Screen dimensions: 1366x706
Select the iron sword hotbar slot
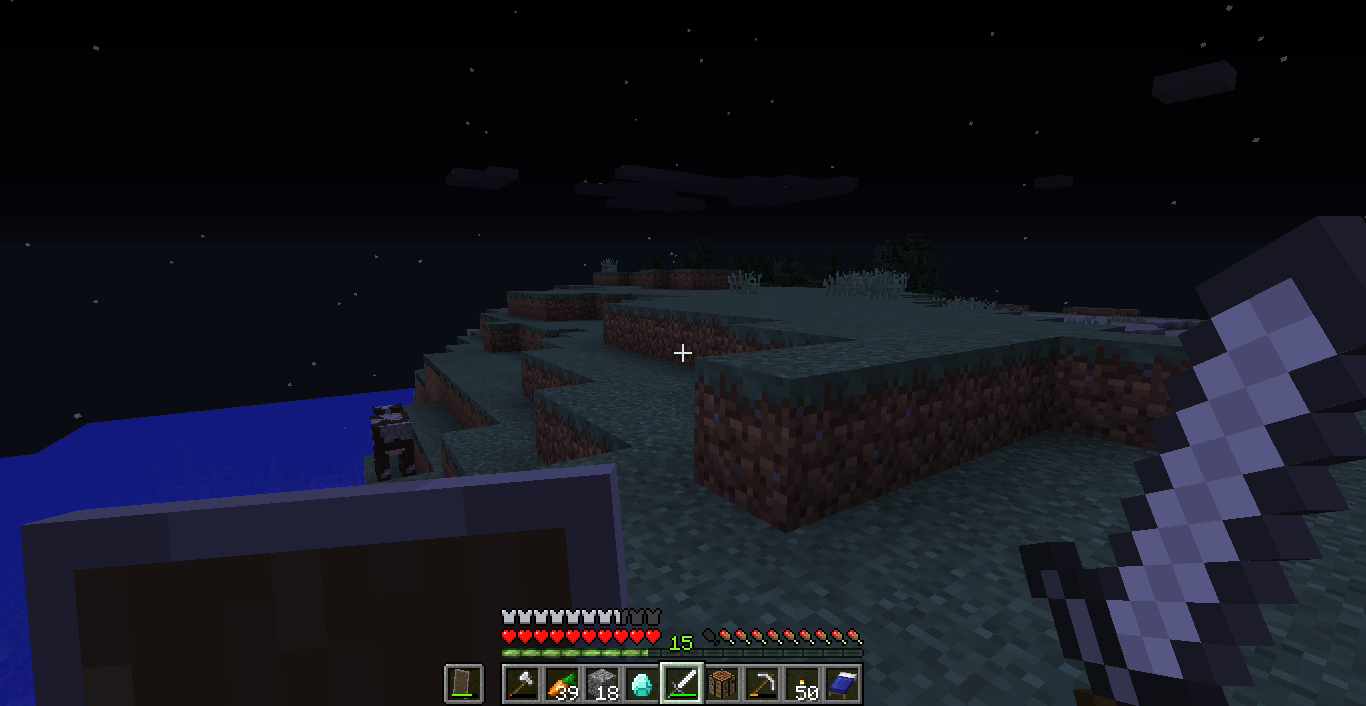pos(682,684)
